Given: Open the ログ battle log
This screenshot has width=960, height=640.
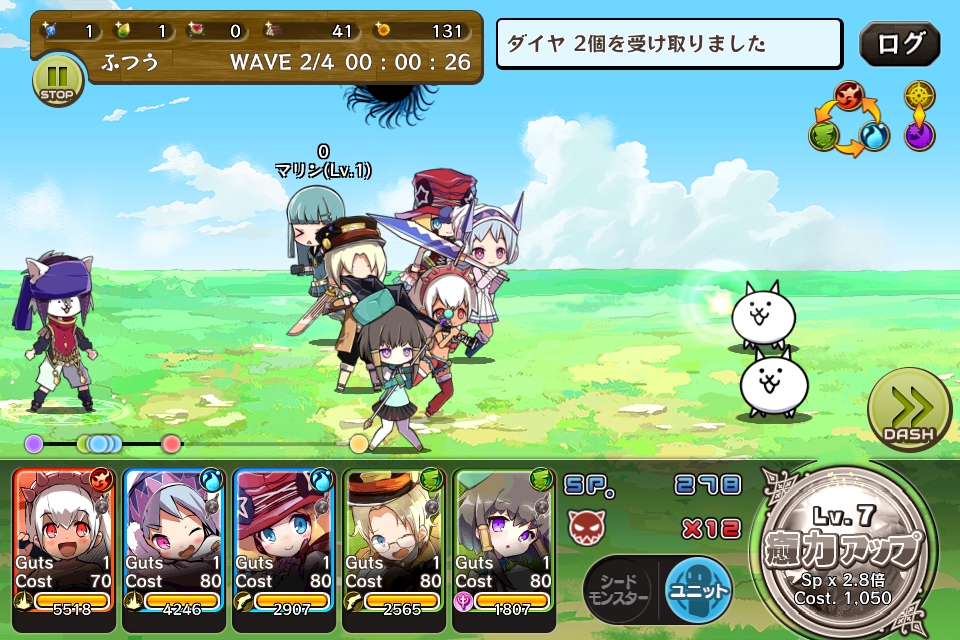Looking at the screenshot, I should click(x=899, y=44).
